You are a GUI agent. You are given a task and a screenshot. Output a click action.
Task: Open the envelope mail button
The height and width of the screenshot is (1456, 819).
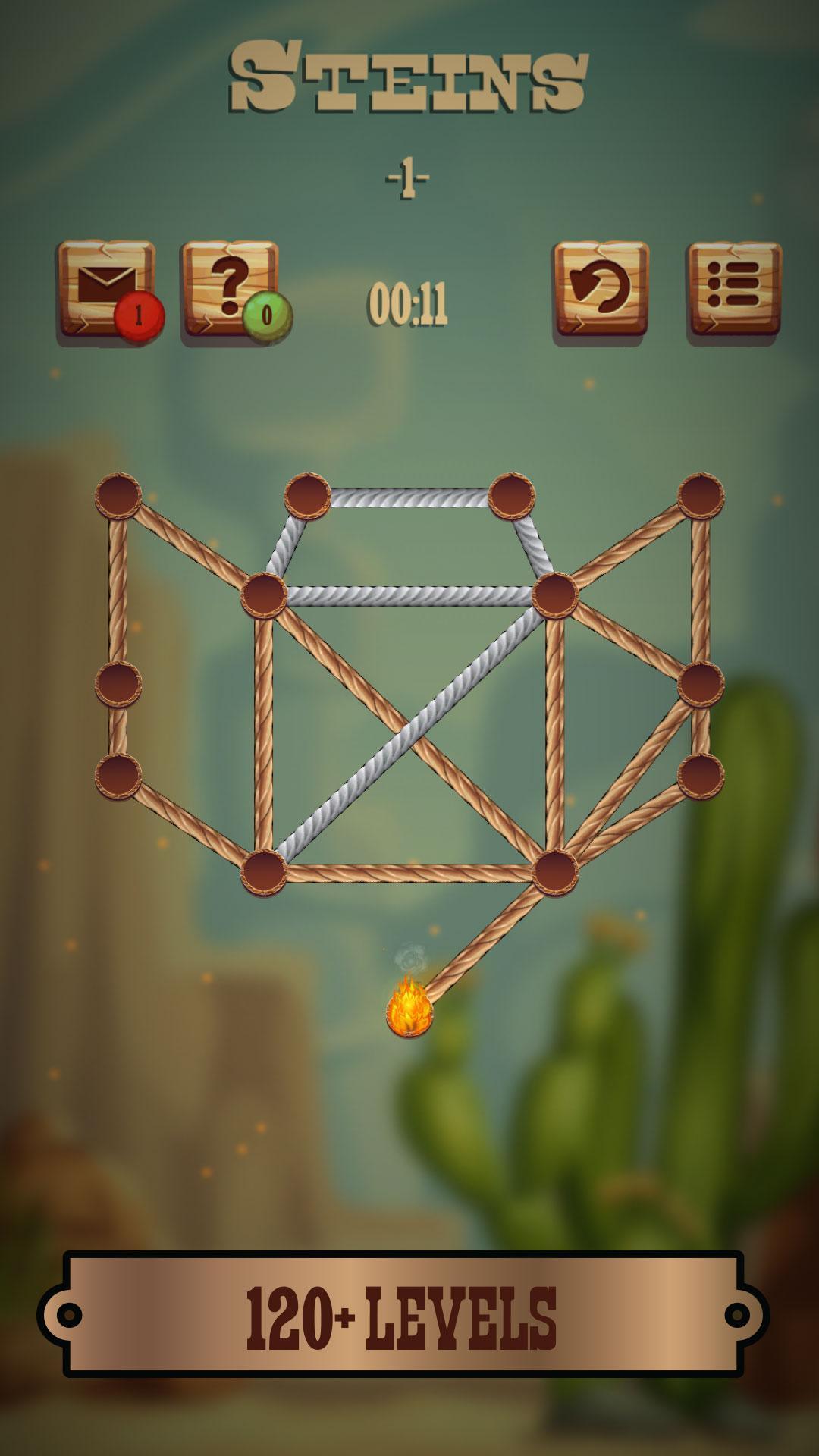pos(106,289)
